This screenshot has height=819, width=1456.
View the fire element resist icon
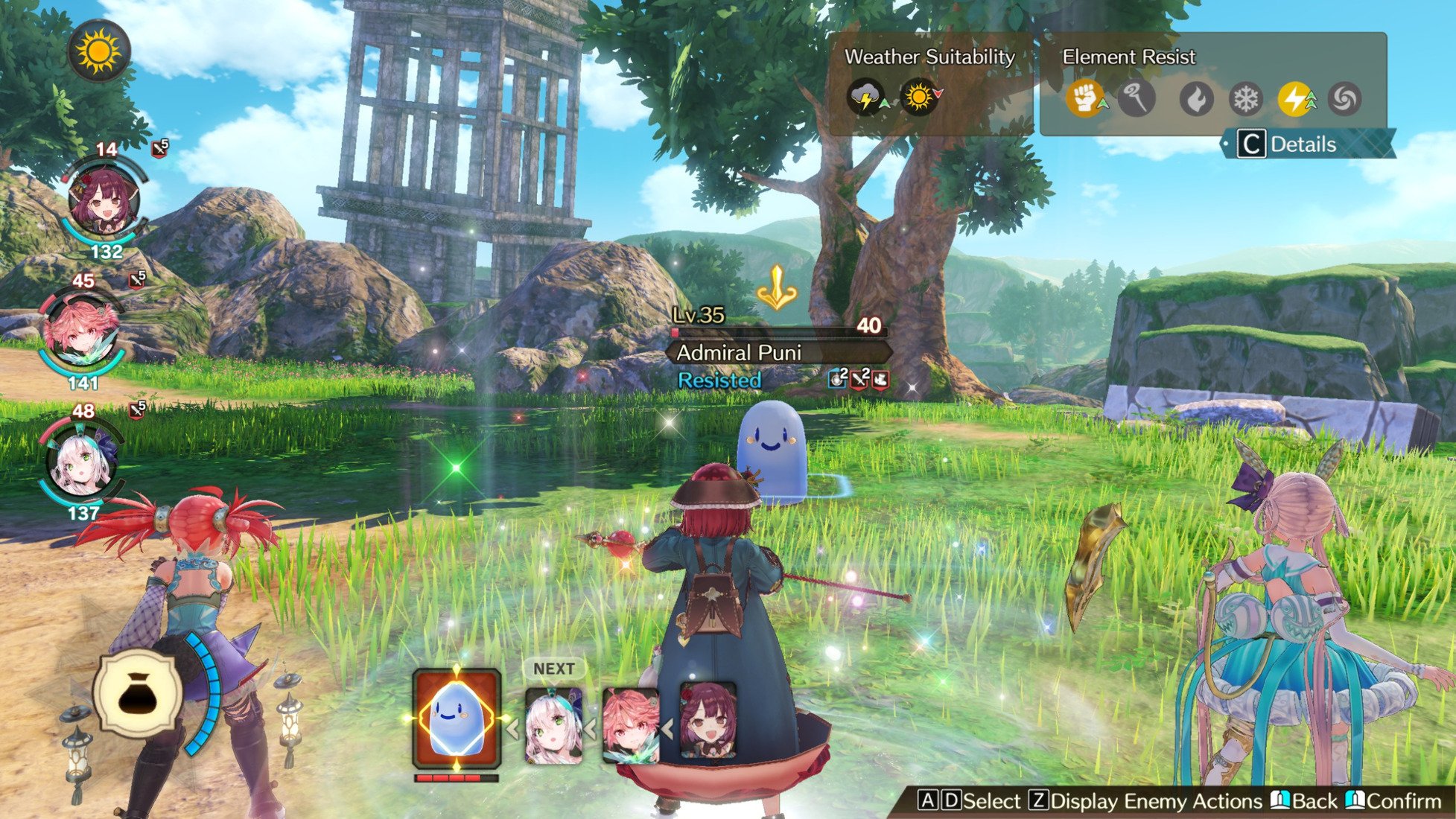pyautogui.click(x=1196, y=98)
